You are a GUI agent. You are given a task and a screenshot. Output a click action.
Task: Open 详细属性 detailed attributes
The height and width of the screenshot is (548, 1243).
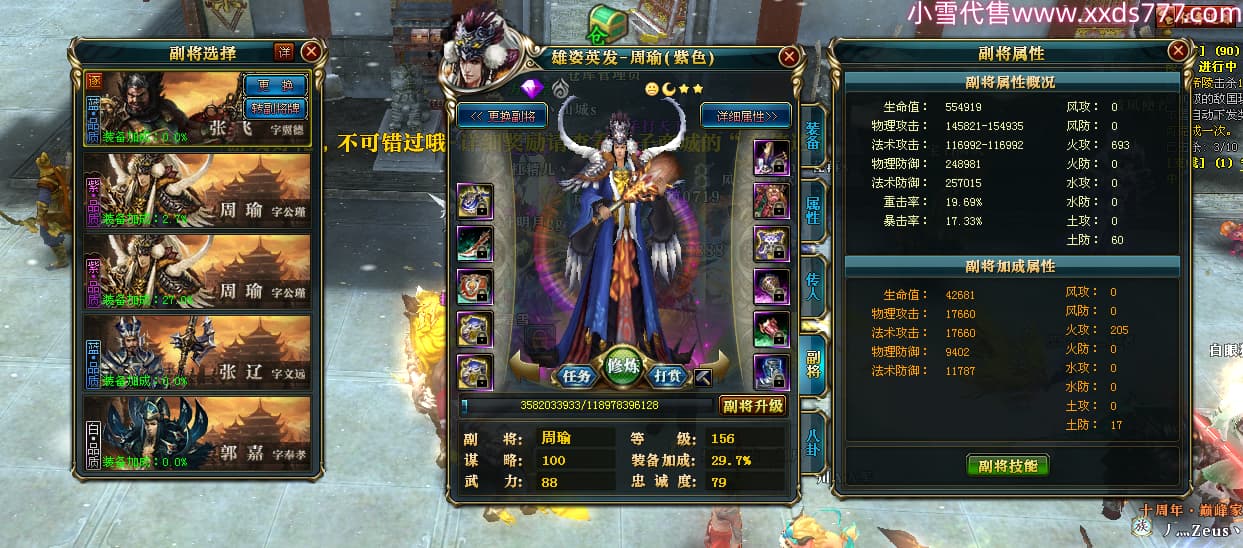(745, 114)
